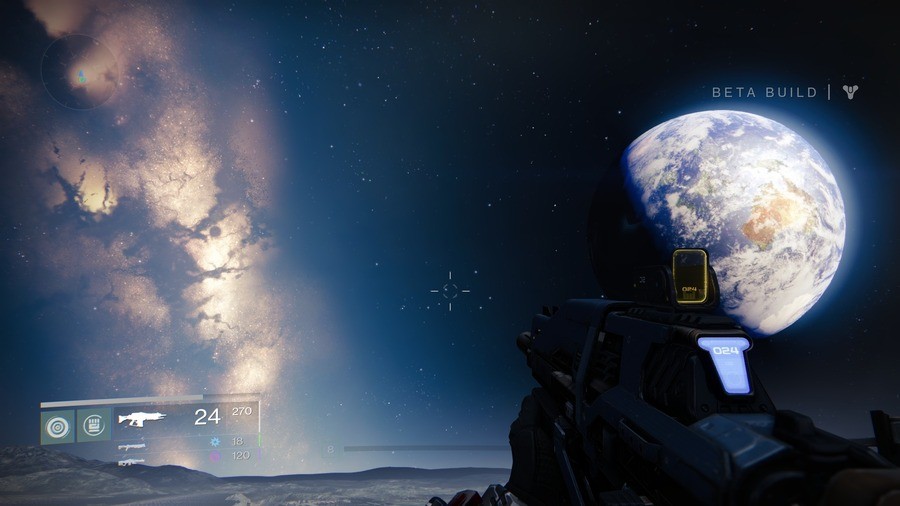
Task: Switch to the special weapon icon
Action: [131, 446]
